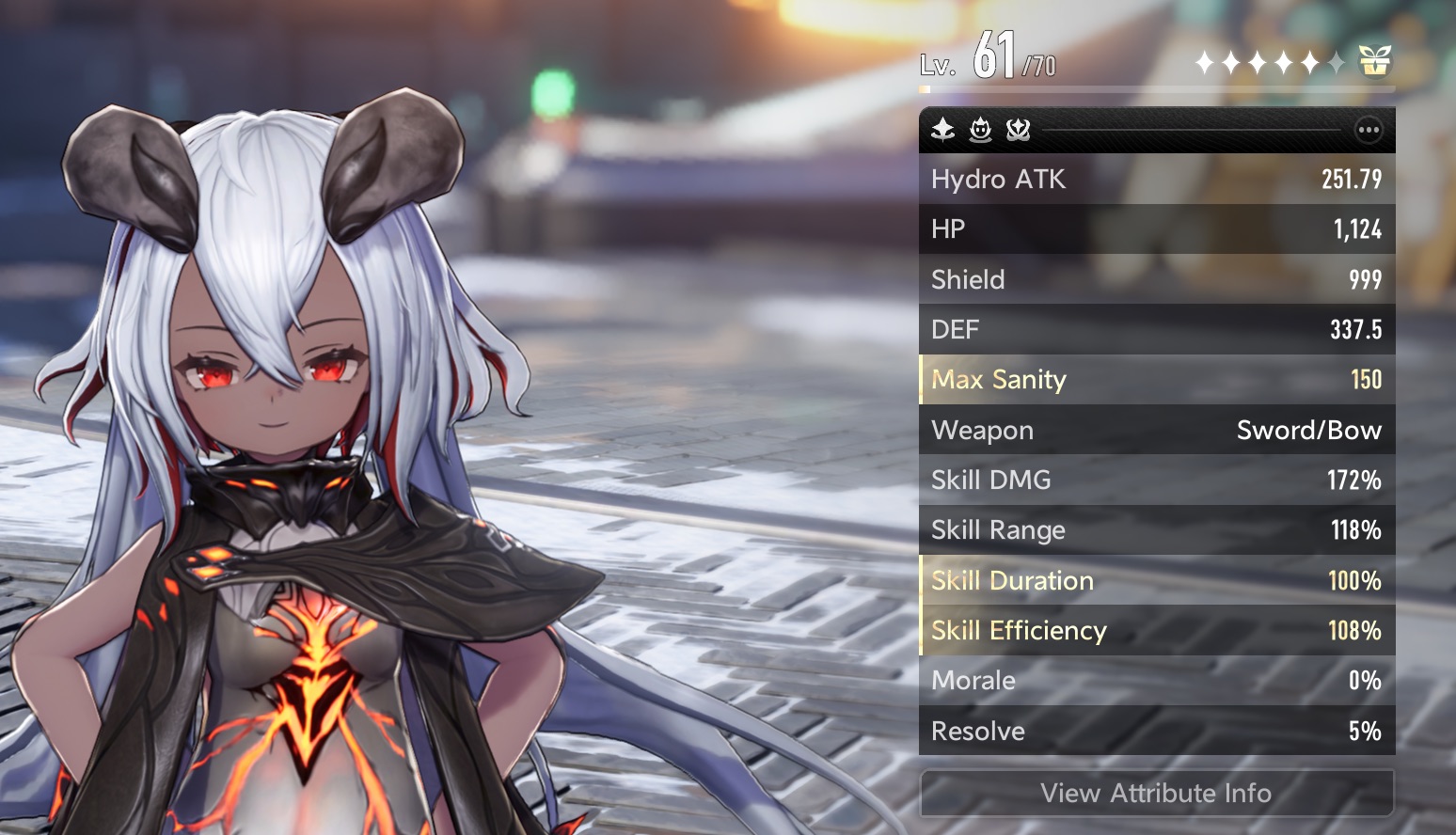Screen dimensions: 1456x835
Task: Select the Skill Duration attribute row
Action: pos(1156,580)
